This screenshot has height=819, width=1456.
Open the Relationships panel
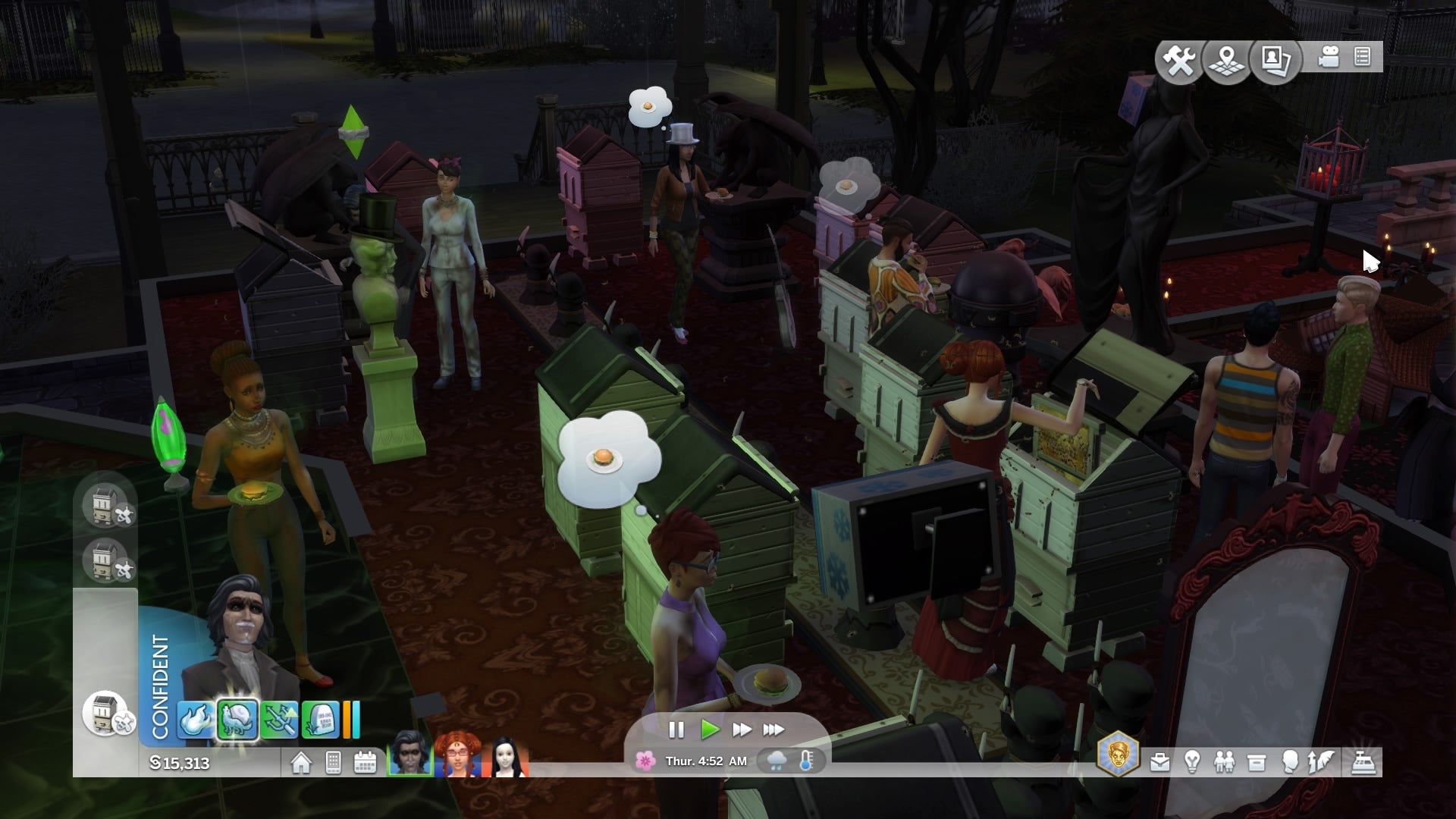point(1224,762)
